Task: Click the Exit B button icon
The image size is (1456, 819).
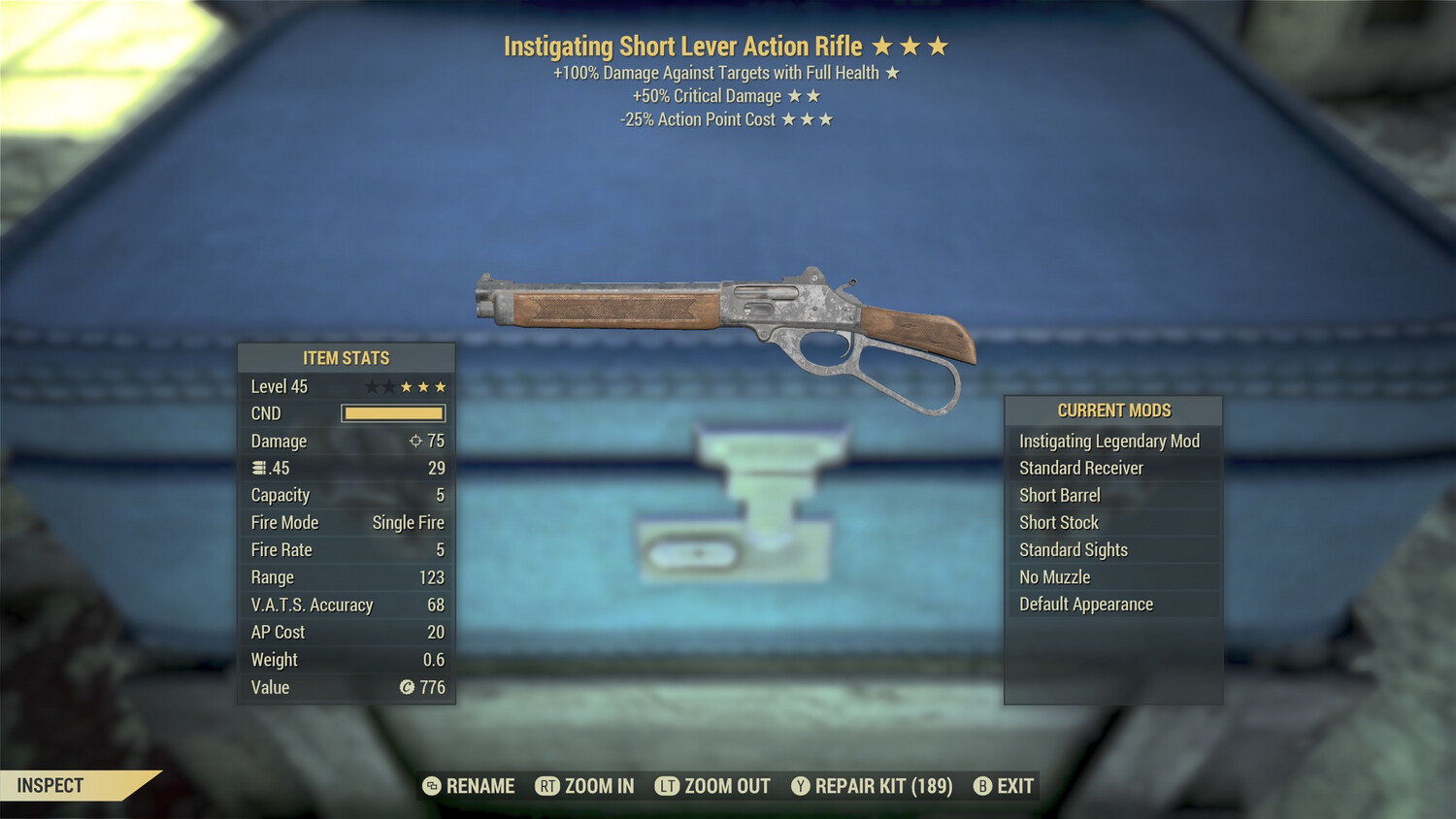Action: coord(981,786)
